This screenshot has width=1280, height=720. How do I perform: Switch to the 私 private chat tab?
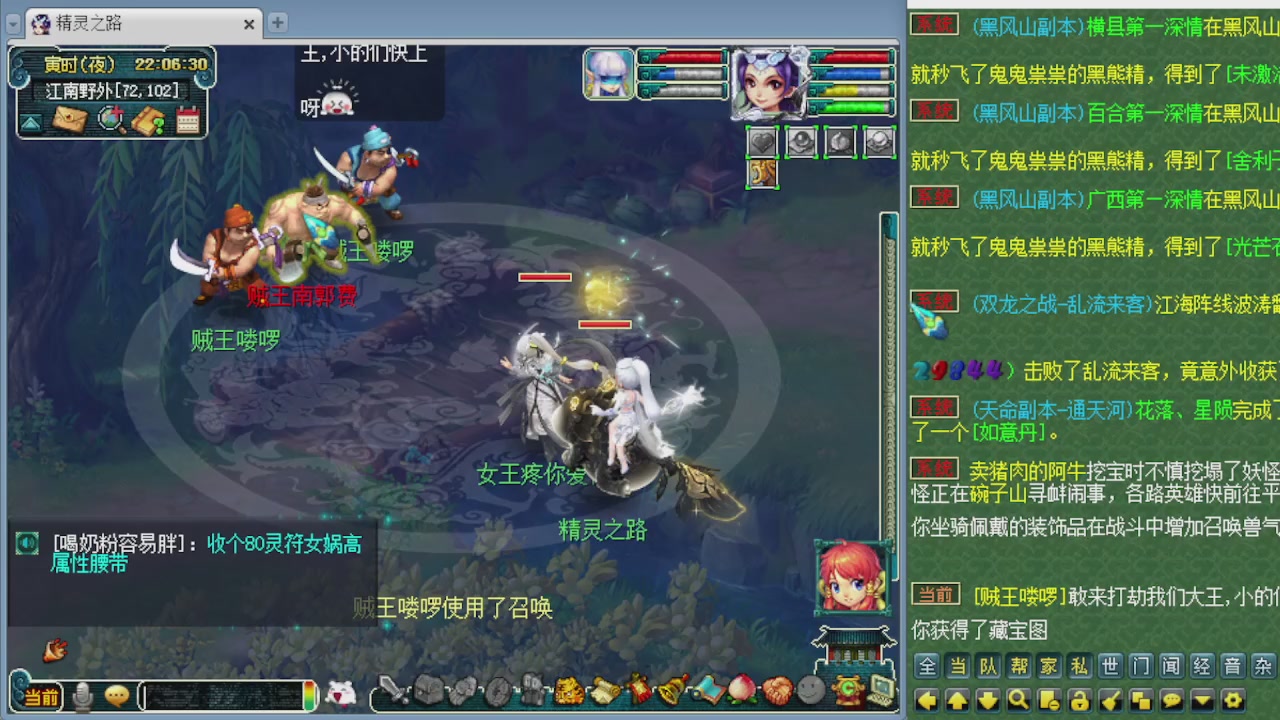click(x=1082, y=665)
